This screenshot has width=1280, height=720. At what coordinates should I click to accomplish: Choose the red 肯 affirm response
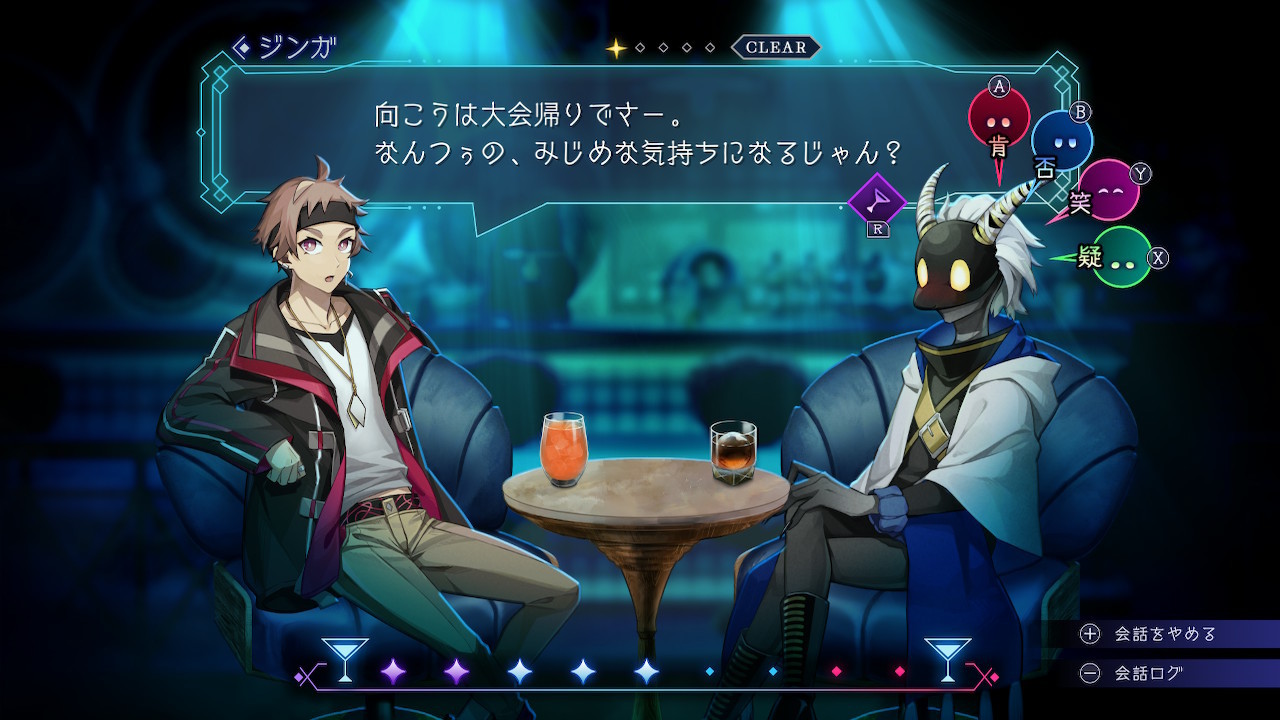click(x=998, y=118)
